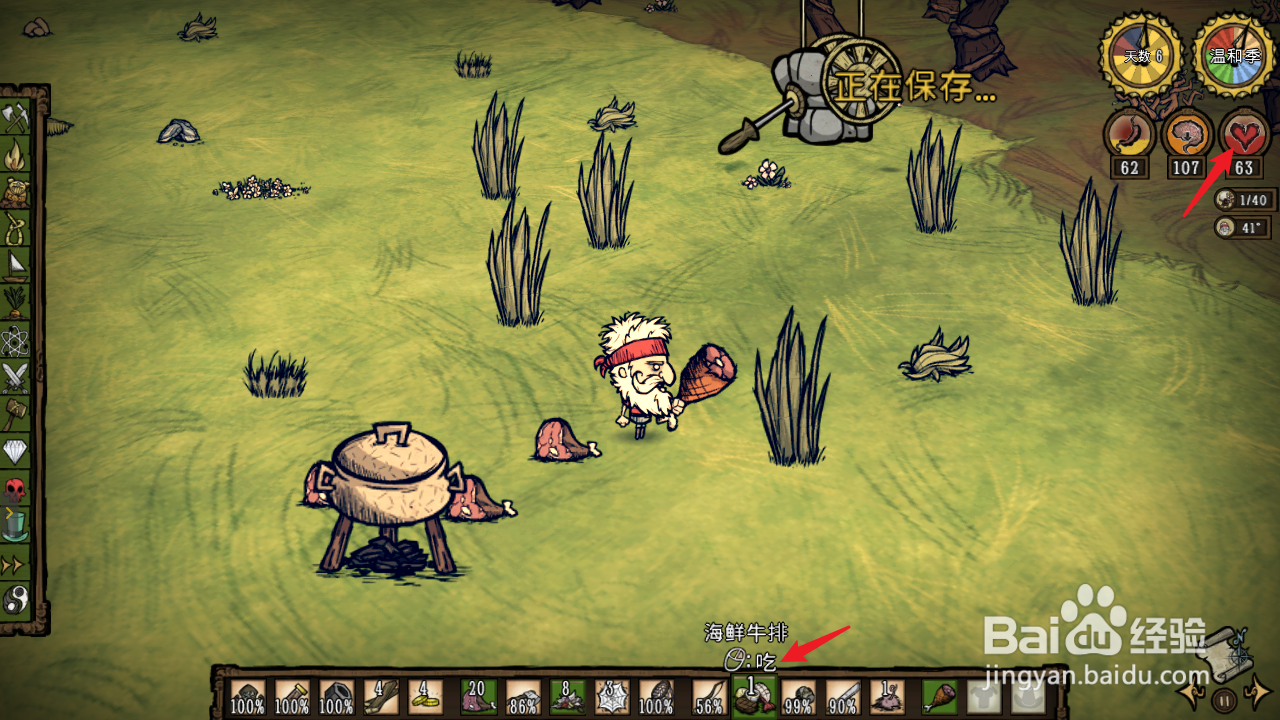Switch to the green top hat Dress tab
The image size is (1280, 720).
16,526
